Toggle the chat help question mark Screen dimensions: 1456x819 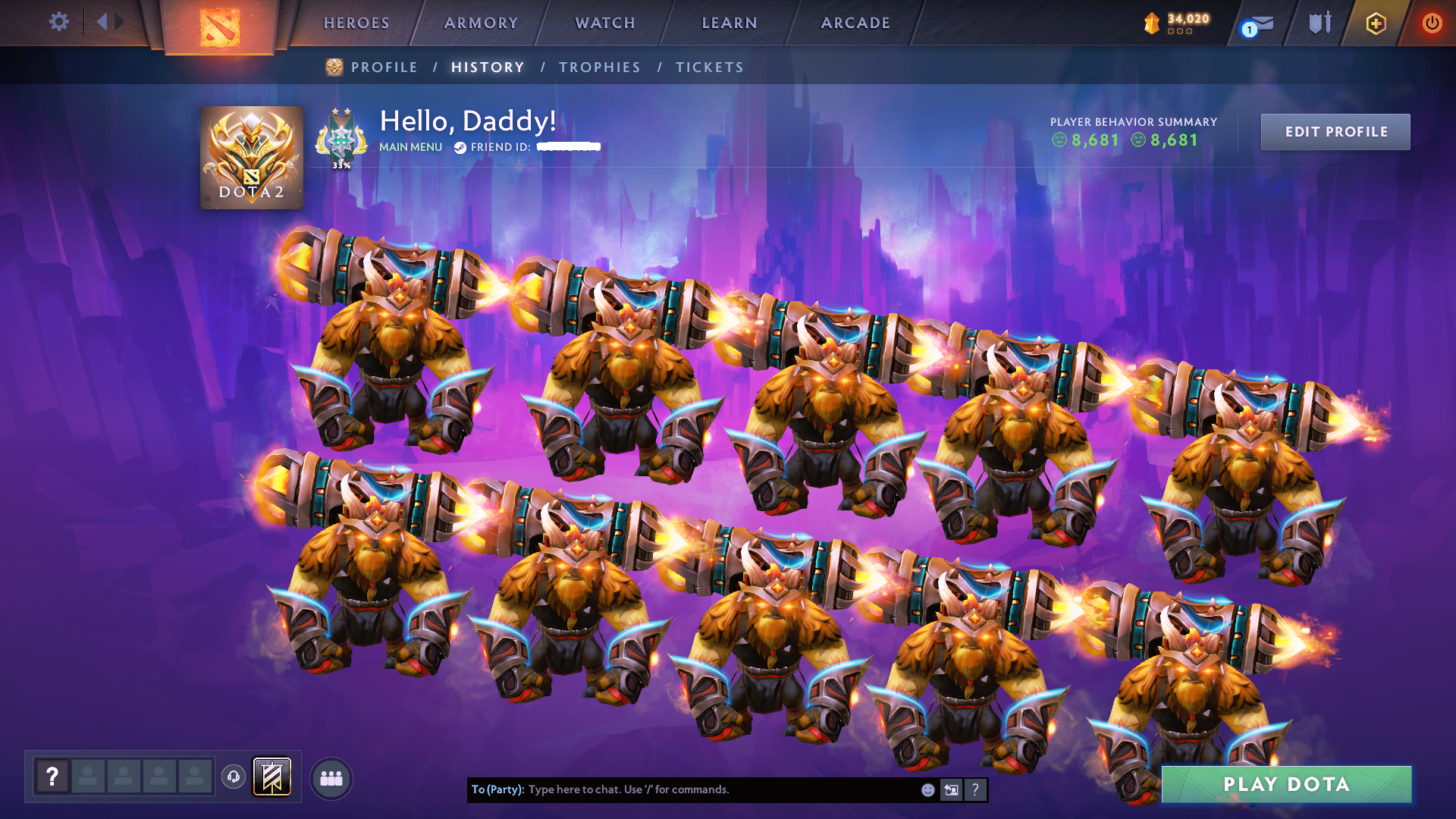pos(976,789)
